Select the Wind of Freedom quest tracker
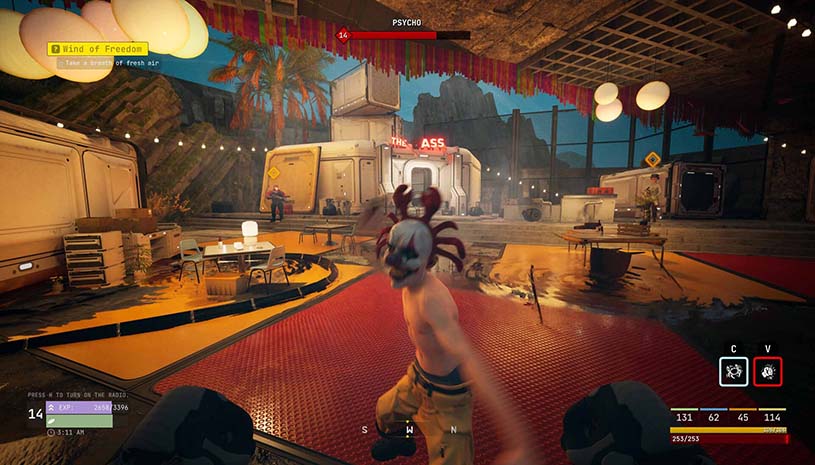 click(x=99, y=48)
